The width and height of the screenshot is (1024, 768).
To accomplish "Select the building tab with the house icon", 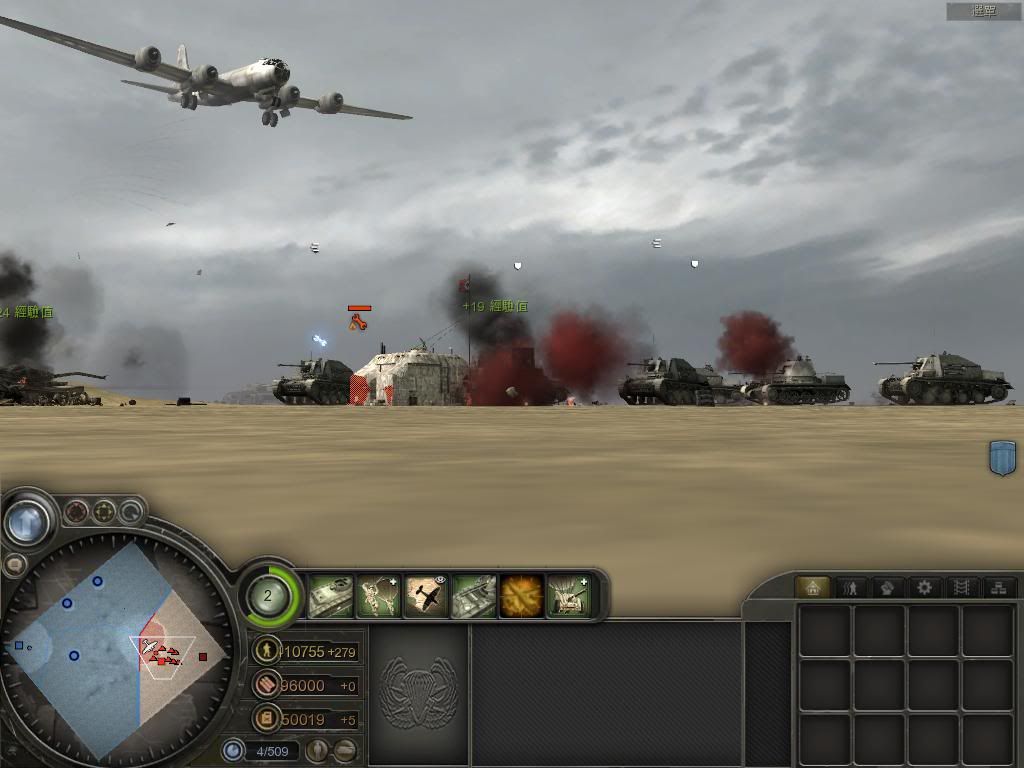I will pos(812,587).
